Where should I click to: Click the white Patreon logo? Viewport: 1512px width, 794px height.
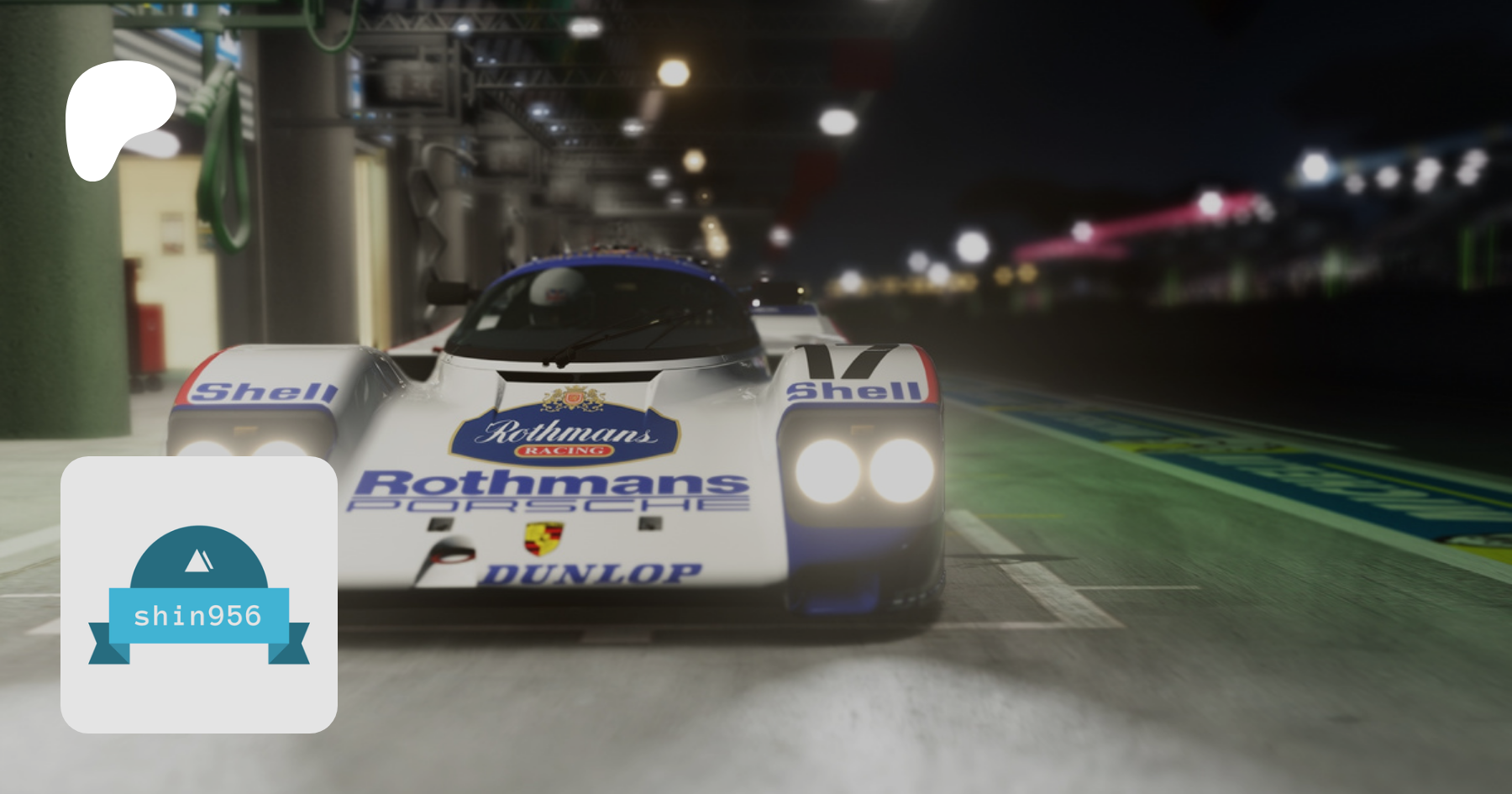(118, 118)
